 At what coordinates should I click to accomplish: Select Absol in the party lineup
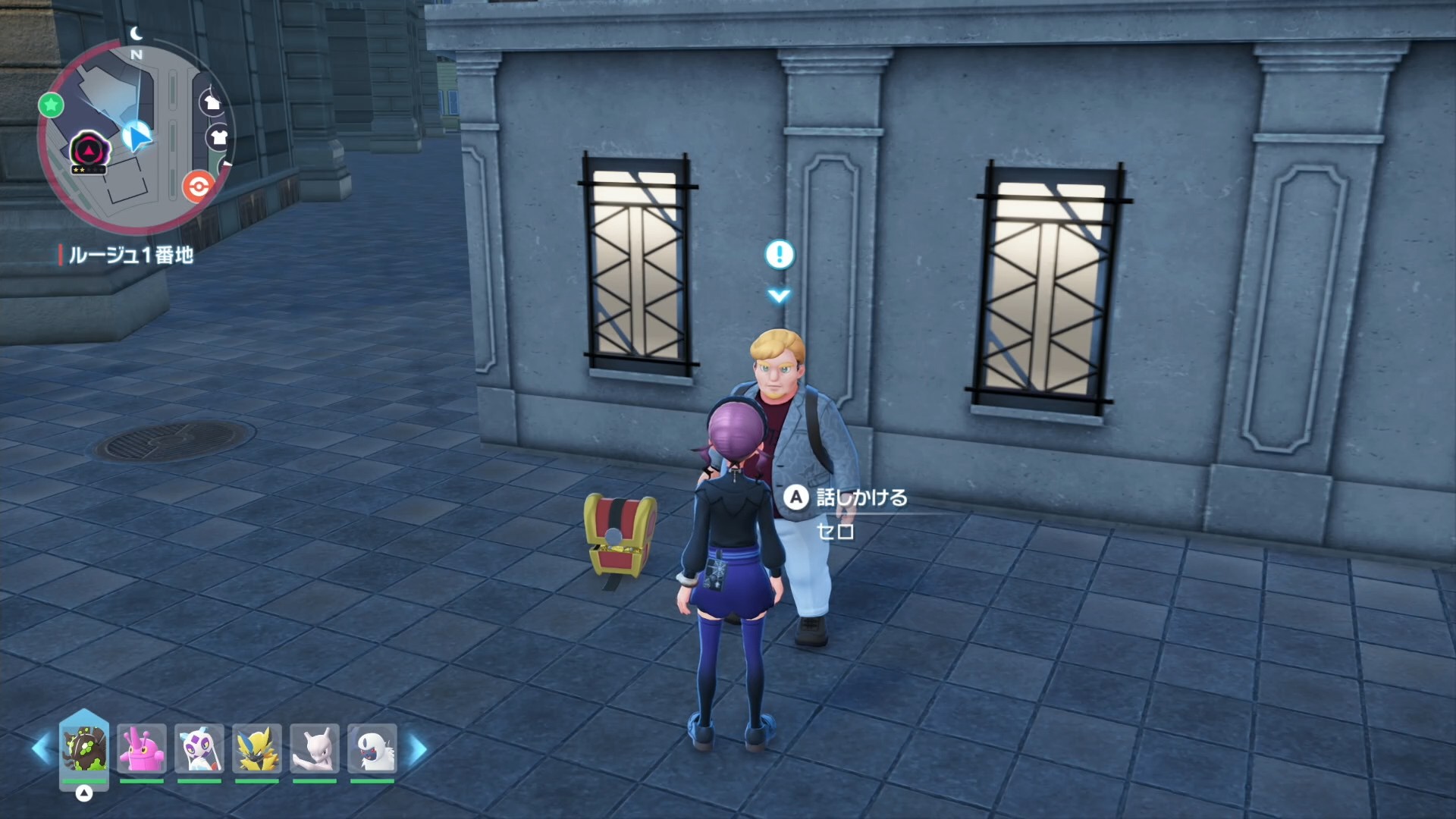coord(372,749)
